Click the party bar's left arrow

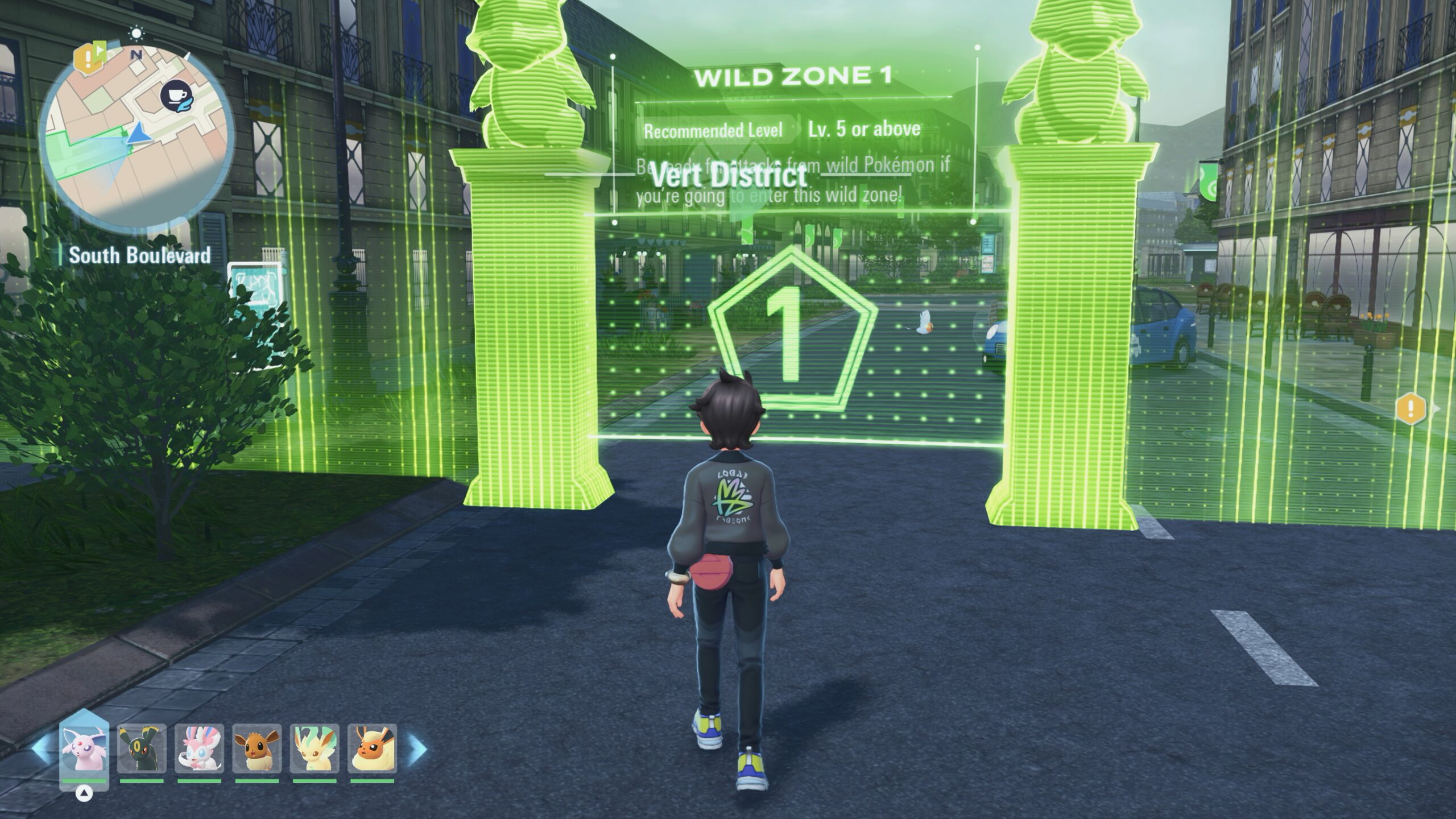41,748
